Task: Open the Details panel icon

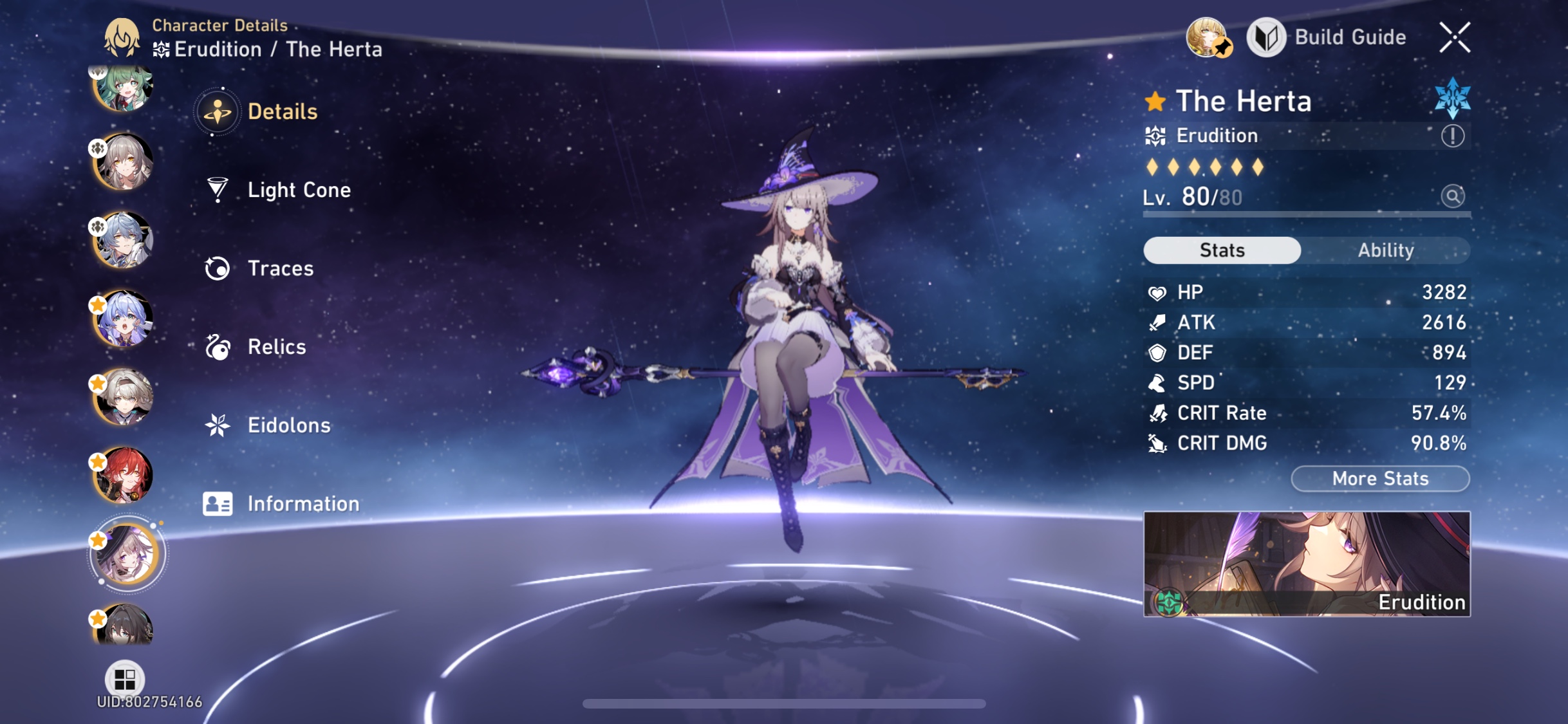Action: pyautogui.click(x=219, y=111)
